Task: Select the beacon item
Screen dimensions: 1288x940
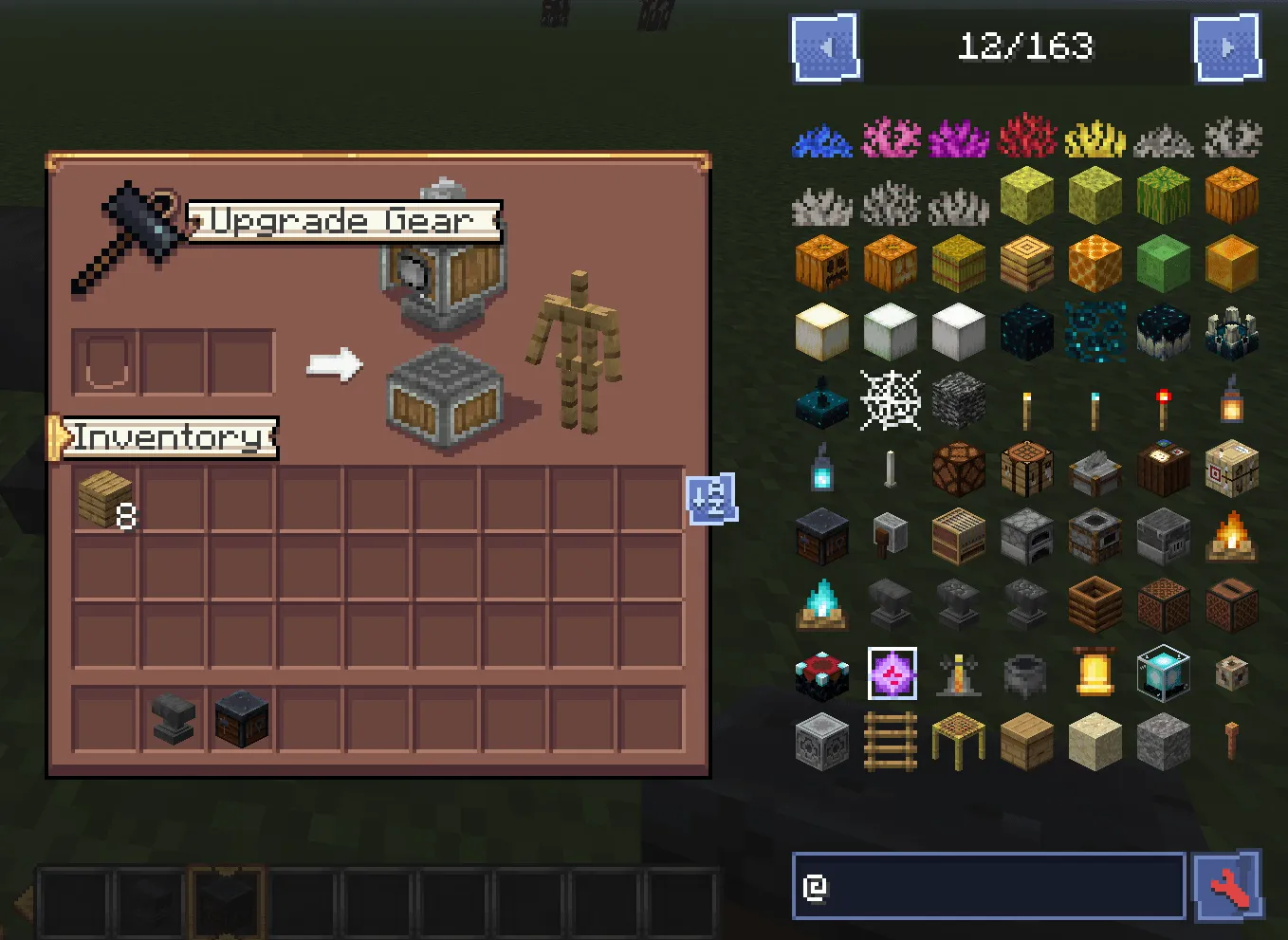Action: 1164,675
